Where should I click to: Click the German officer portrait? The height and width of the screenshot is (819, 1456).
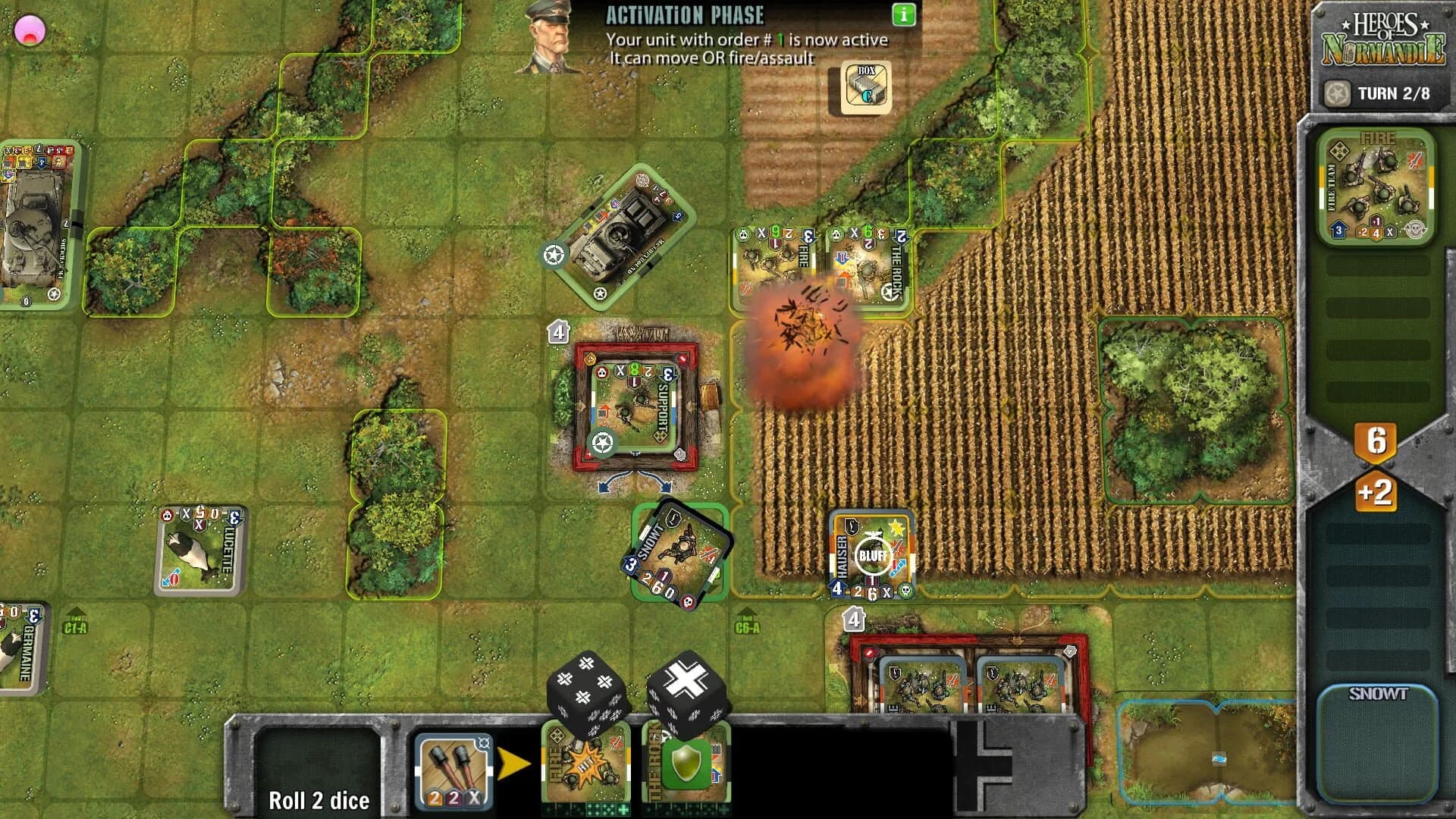[x=550, y=38]
